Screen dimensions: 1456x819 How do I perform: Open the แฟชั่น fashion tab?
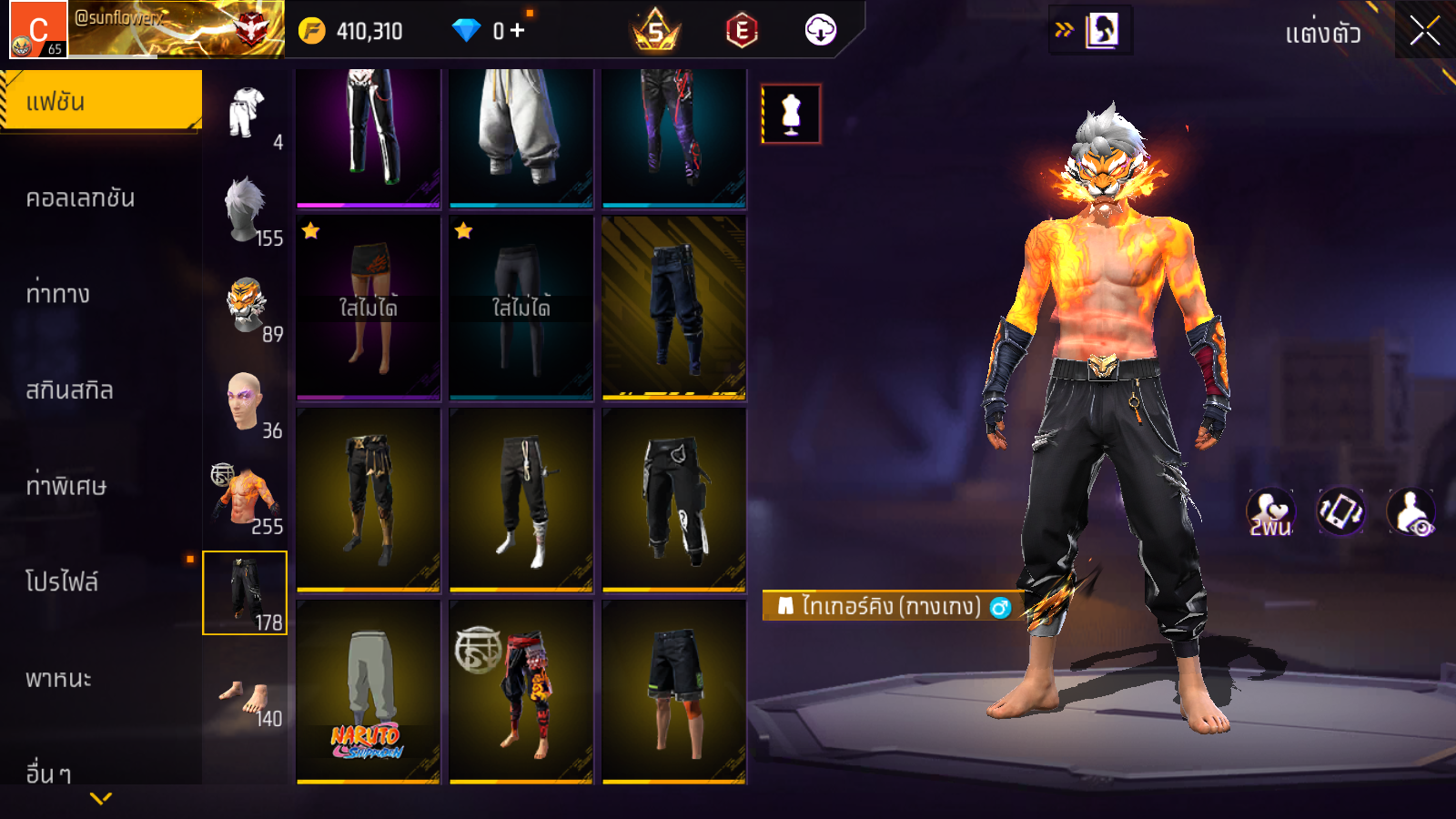point(101,102)
